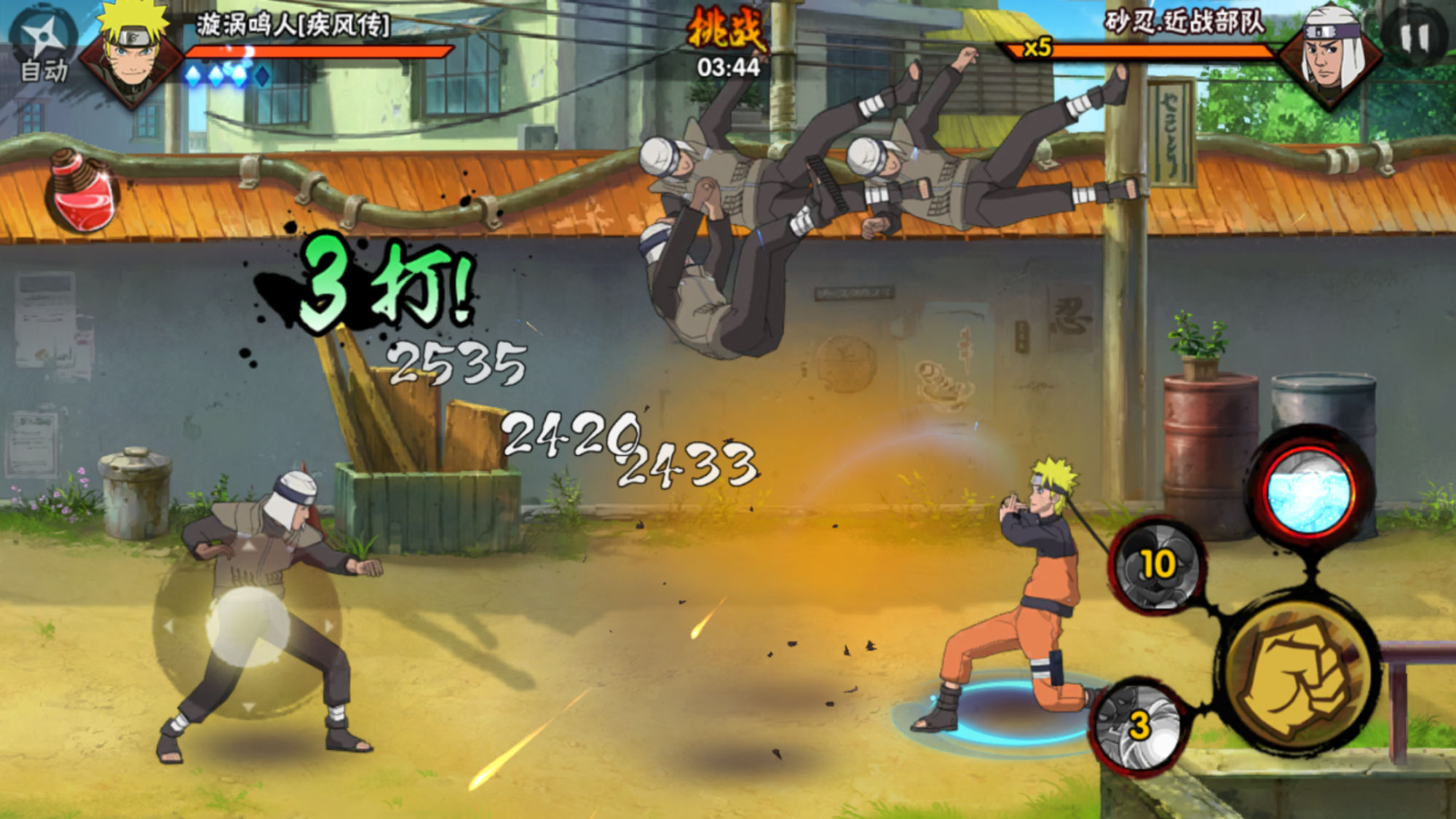Click Naruto's player portrait
1456x819 pixels.
[131, 54]
